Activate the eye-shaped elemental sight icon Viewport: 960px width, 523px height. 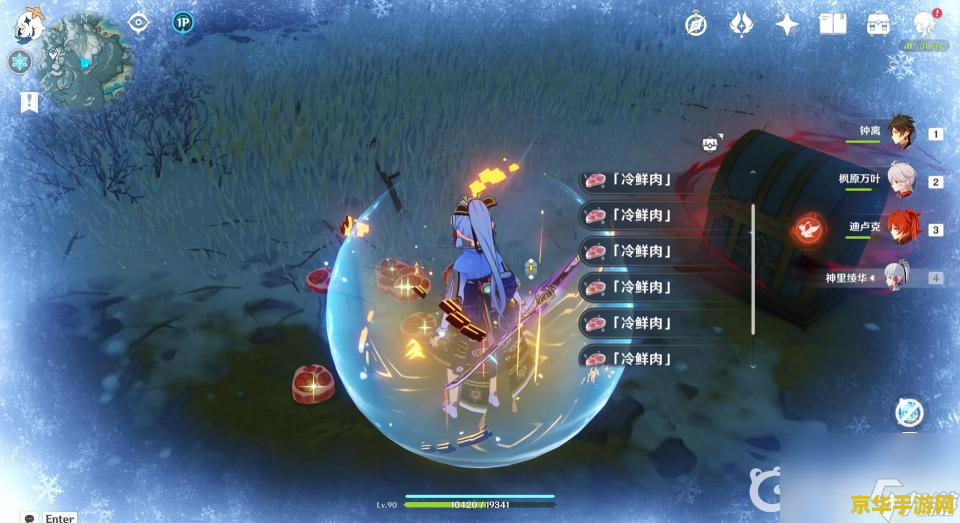pyautogui.click(x=139, y=22)
